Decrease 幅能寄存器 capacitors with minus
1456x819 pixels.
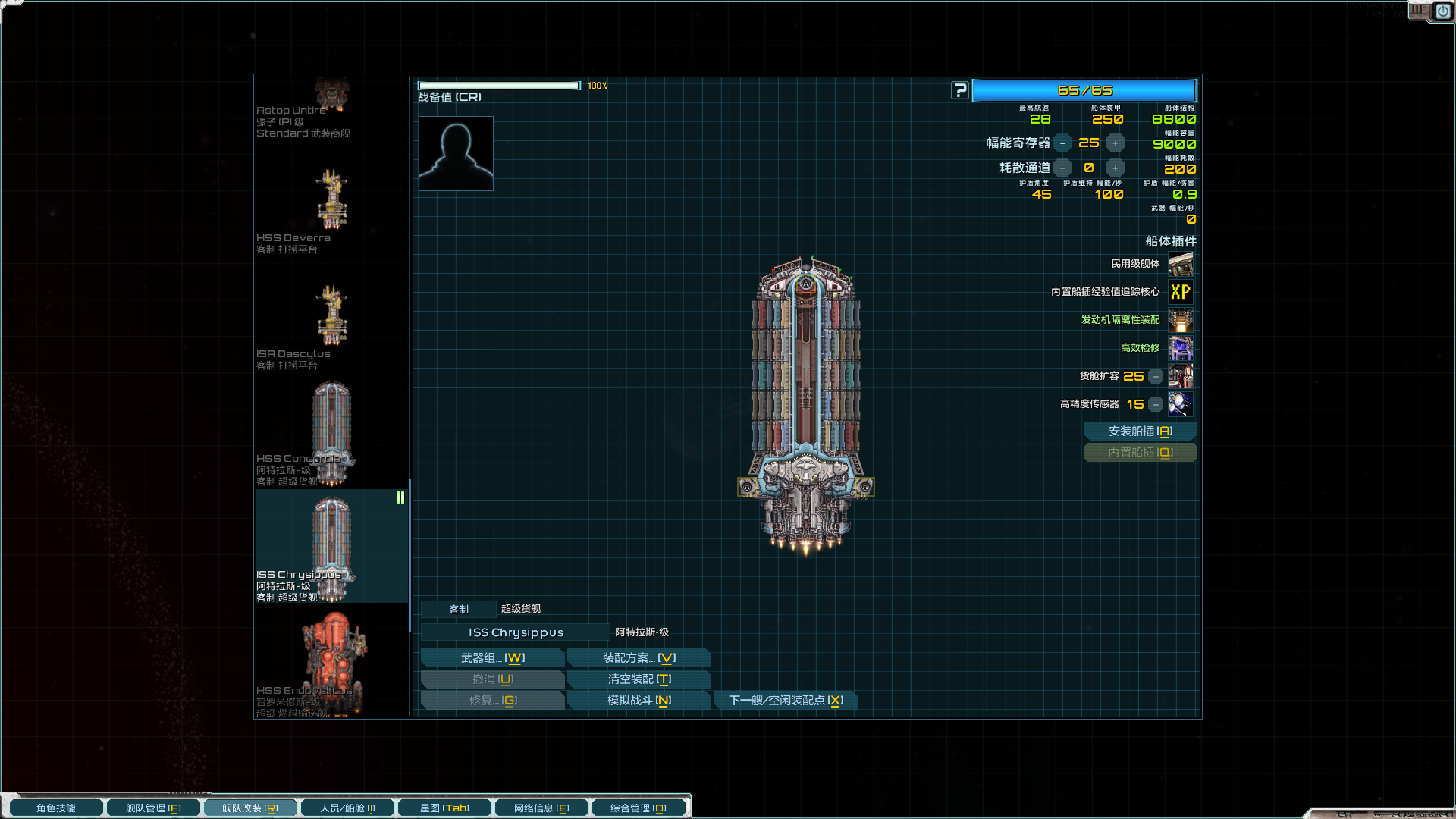1062,143
